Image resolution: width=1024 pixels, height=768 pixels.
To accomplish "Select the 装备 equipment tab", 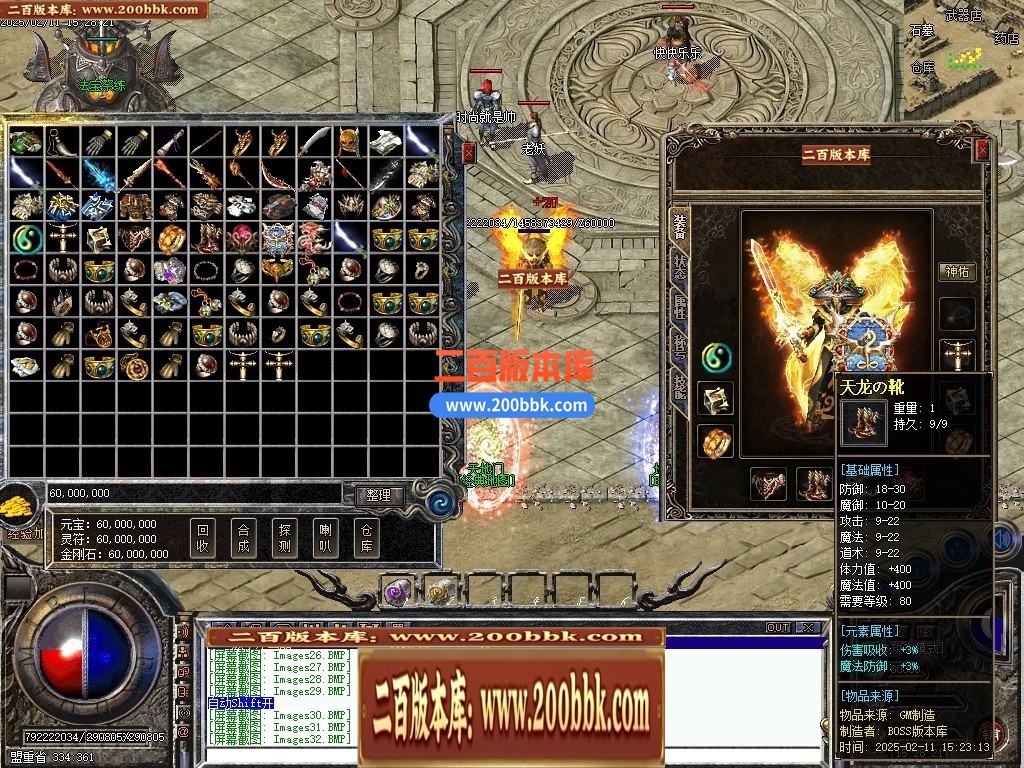I will [x=680, y=224].
